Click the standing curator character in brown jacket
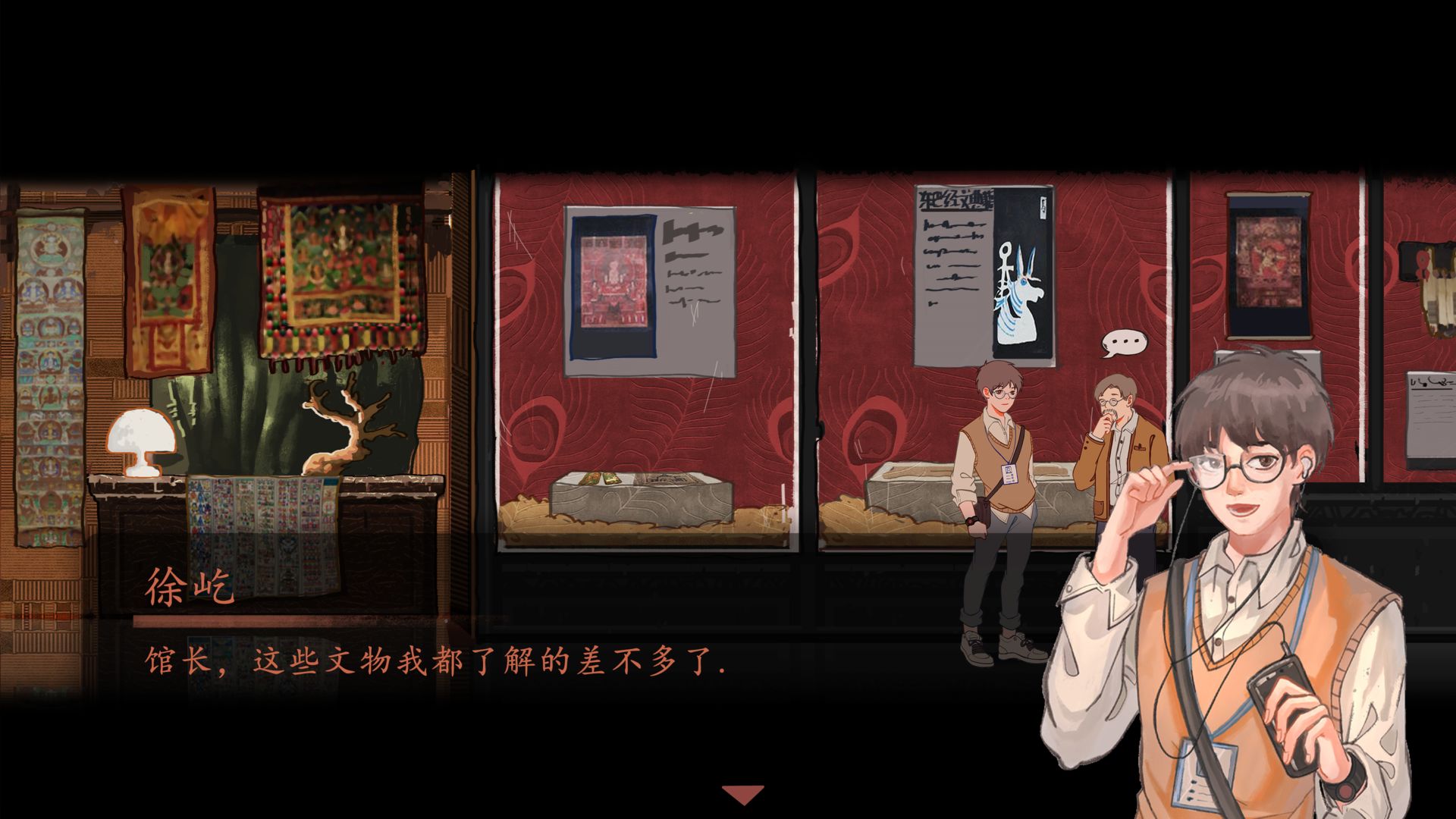Viewport: 1456px width, 819px height. coord(1115,455)
